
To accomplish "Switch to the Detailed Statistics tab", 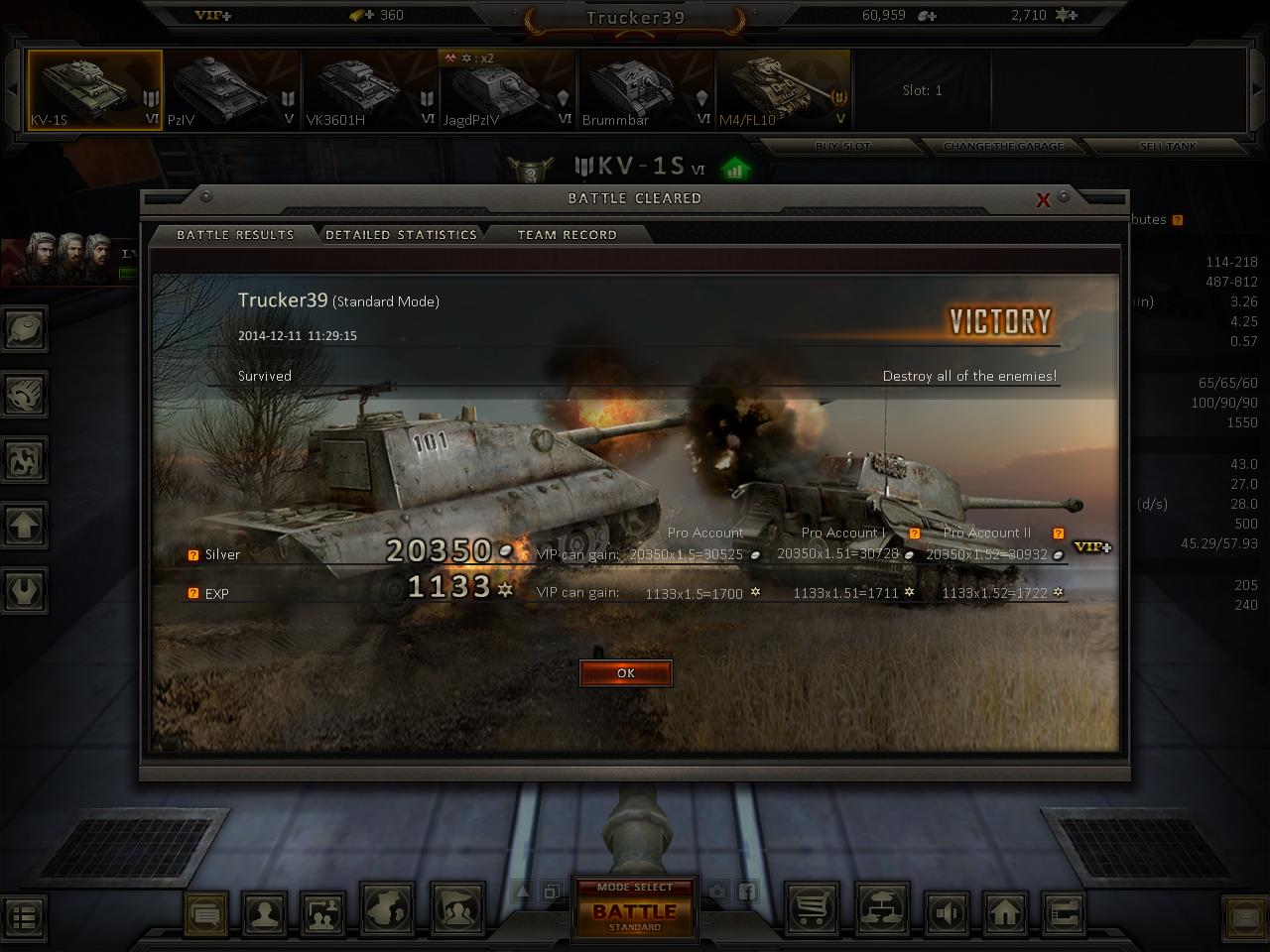I will pyautogui.click(x=401, y=235).
